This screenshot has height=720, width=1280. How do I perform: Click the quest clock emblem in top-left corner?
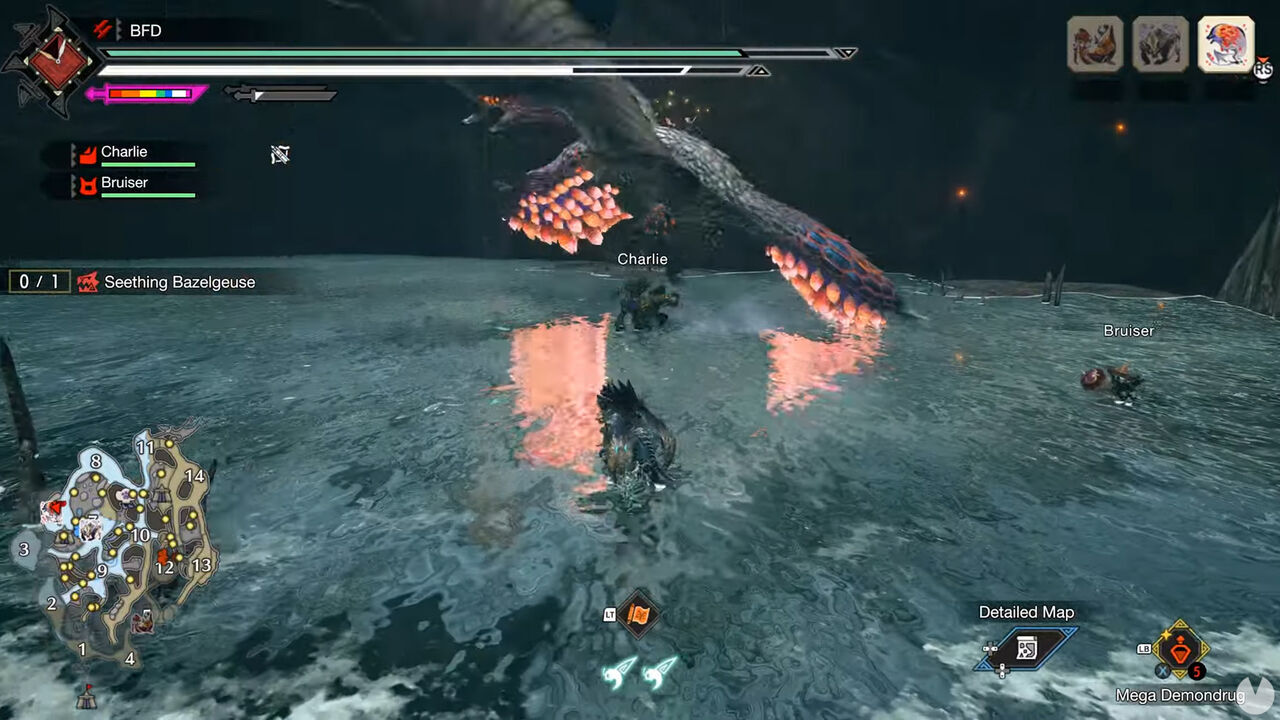(x=58, y=60)
